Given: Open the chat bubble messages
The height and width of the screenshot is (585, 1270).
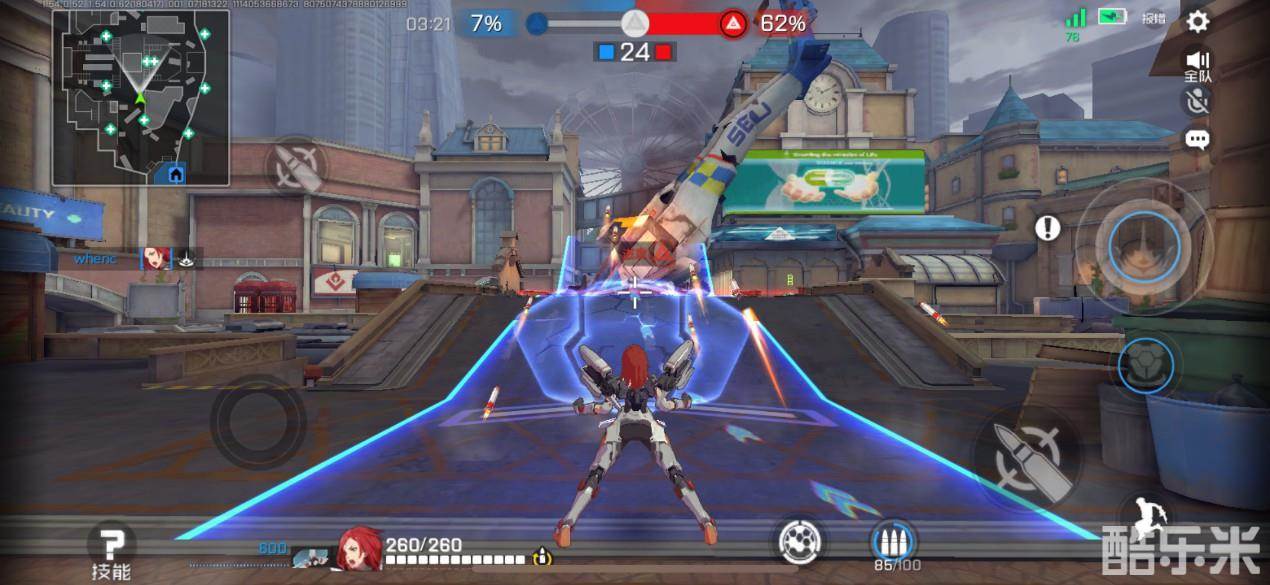Looking at the screenshot, I should coord(1197,139).
